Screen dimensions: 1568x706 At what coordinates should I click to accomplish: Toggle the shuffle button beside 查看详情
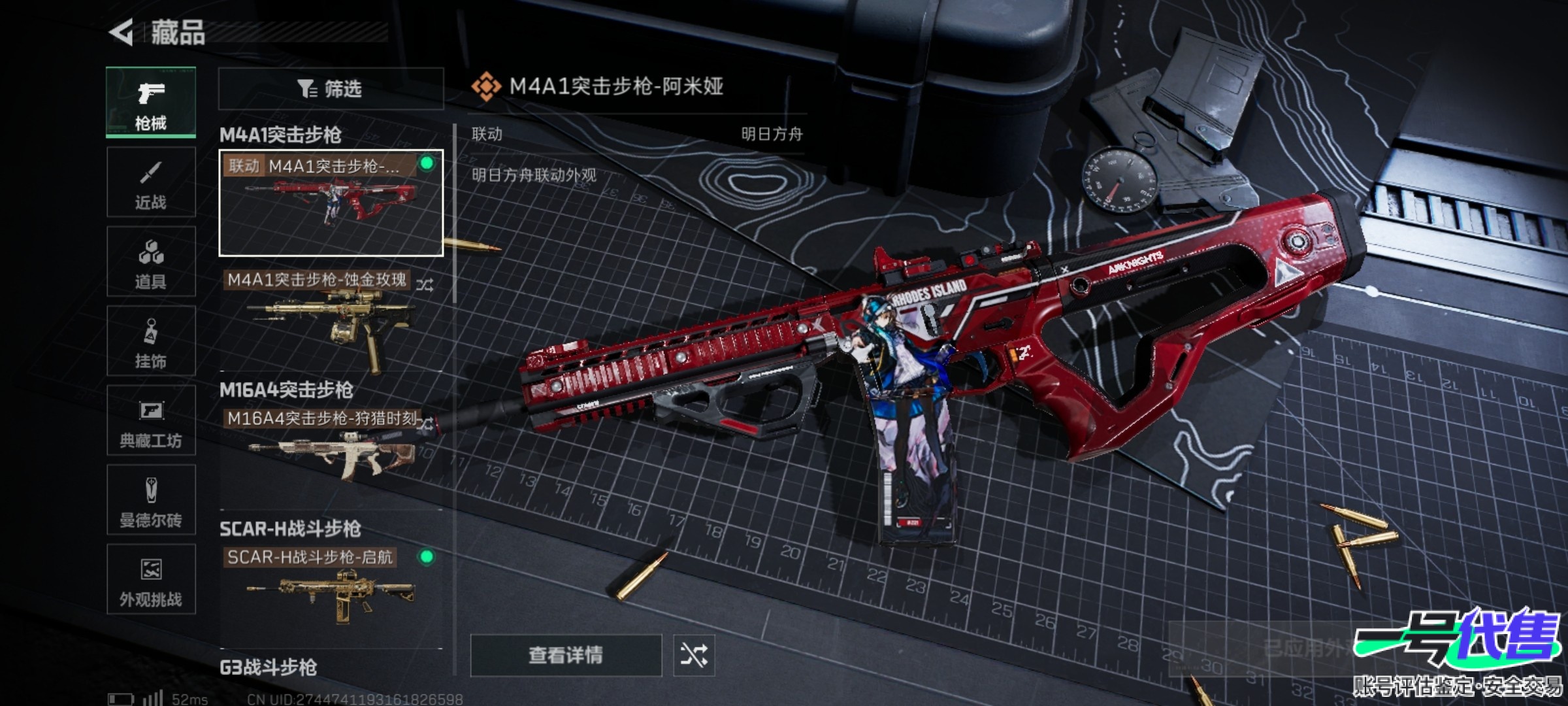(694, 655)
